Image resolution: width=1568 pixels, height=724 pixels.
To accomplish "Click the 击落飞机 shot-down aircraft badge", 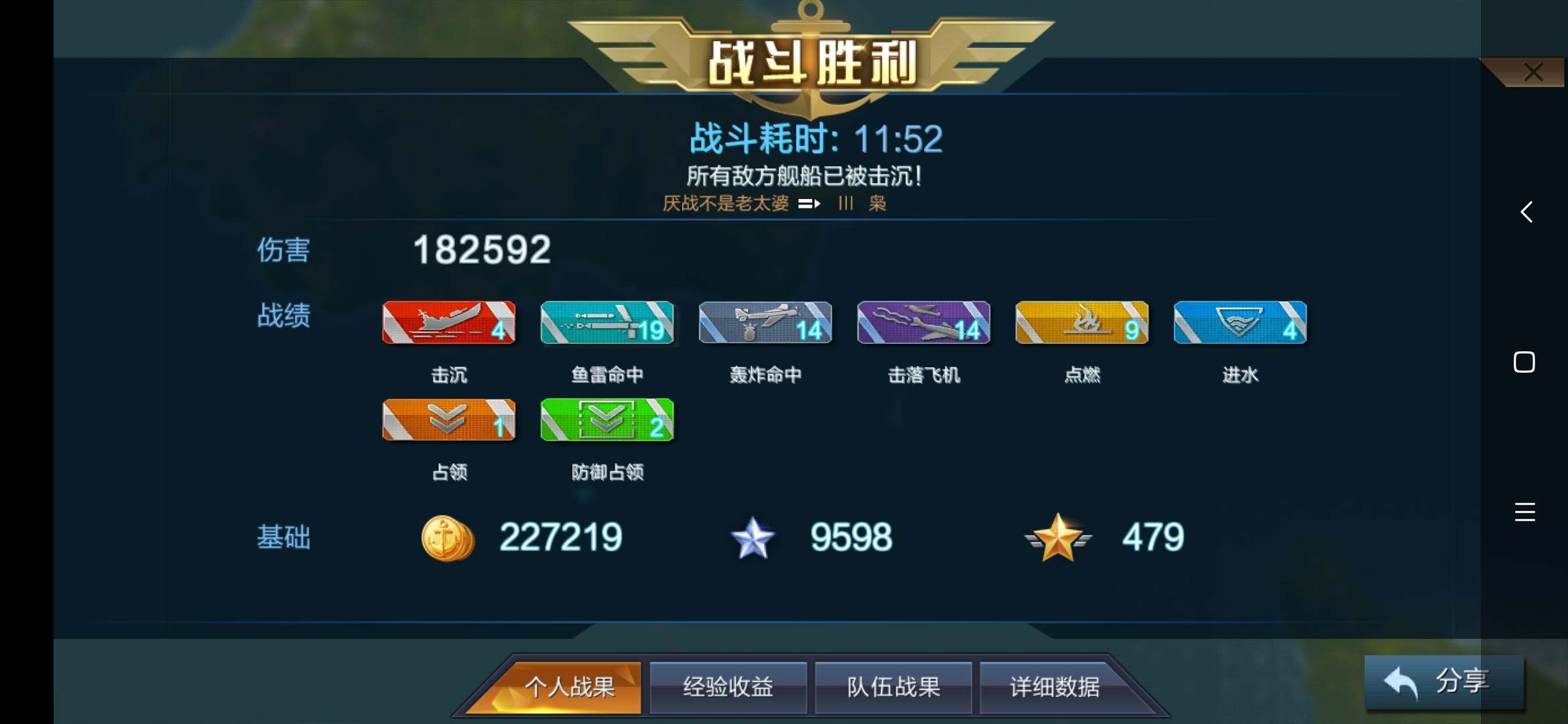I will click(x=923, y=323).
